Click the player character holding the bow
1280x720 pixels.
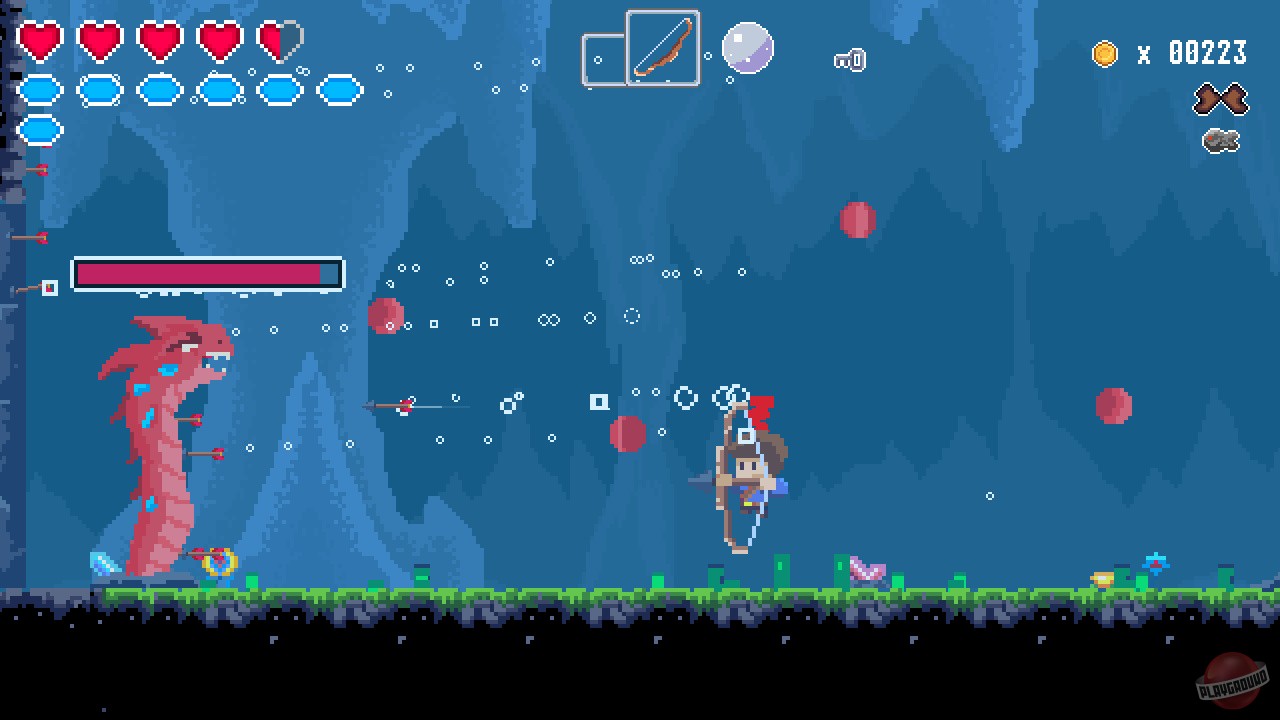tap(745, 470)
